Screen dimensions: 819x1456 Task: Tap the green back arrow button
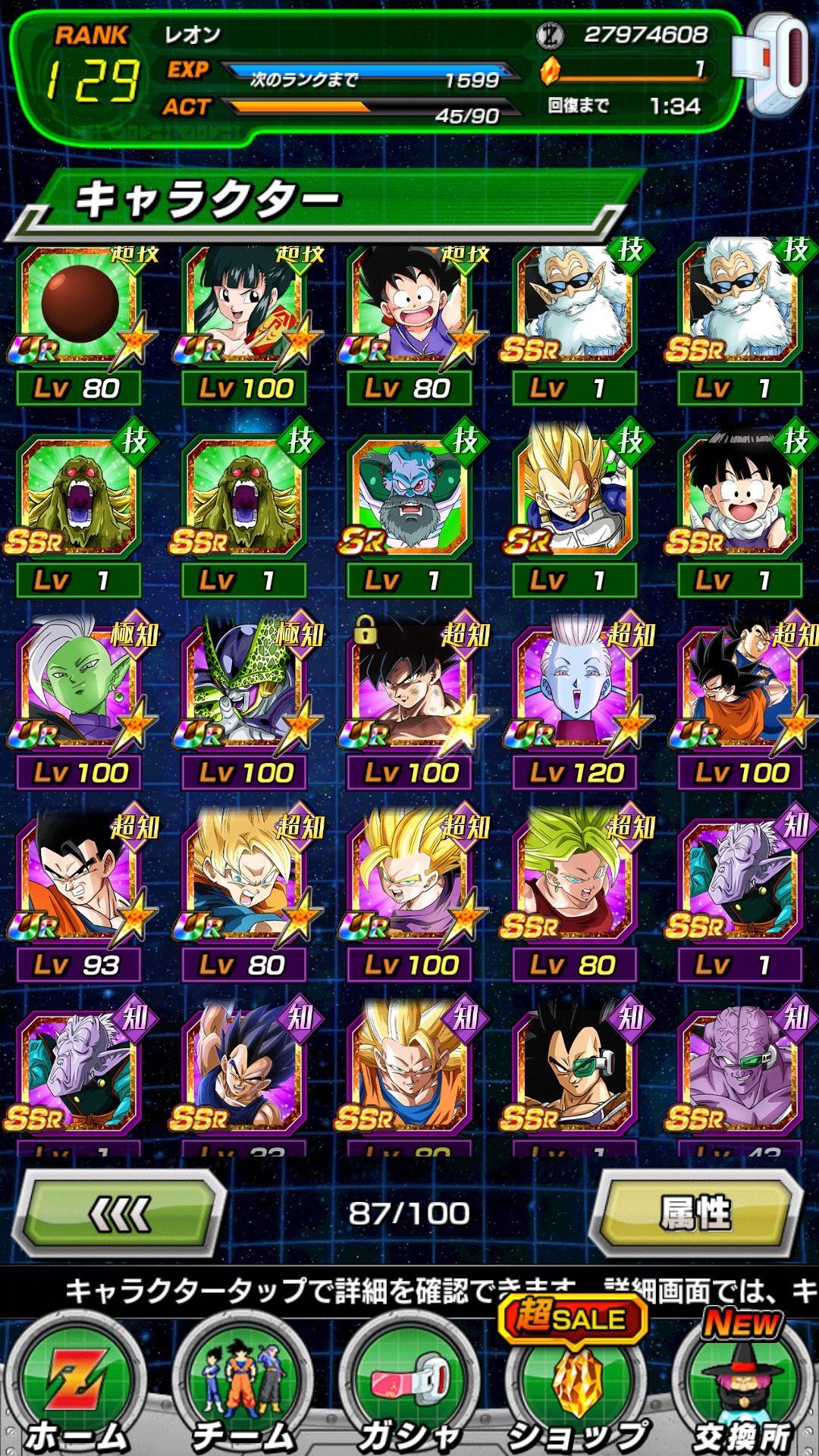coord(121,1215)
